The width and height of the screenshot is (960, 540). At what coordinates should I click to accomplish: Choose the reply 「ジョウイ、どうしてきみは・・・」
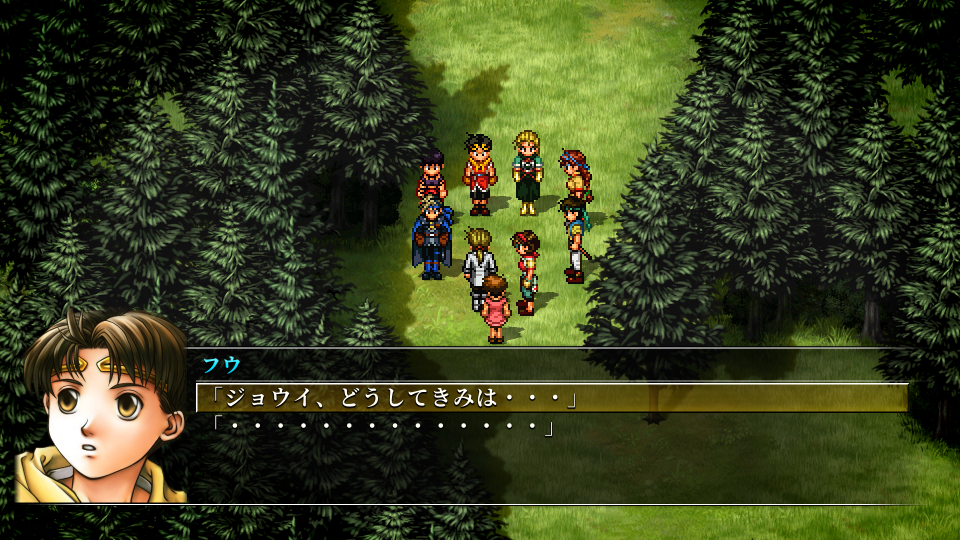click(388, 398)
